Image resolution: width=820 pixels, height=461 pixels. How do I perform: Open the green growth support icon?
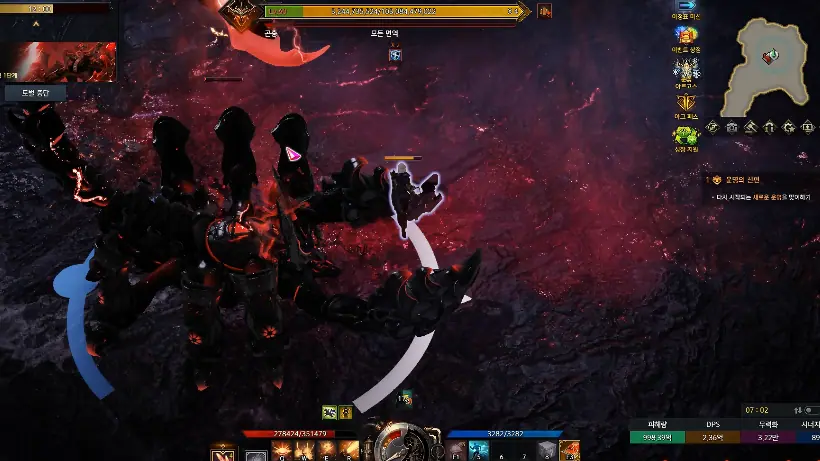click(686, 137)
